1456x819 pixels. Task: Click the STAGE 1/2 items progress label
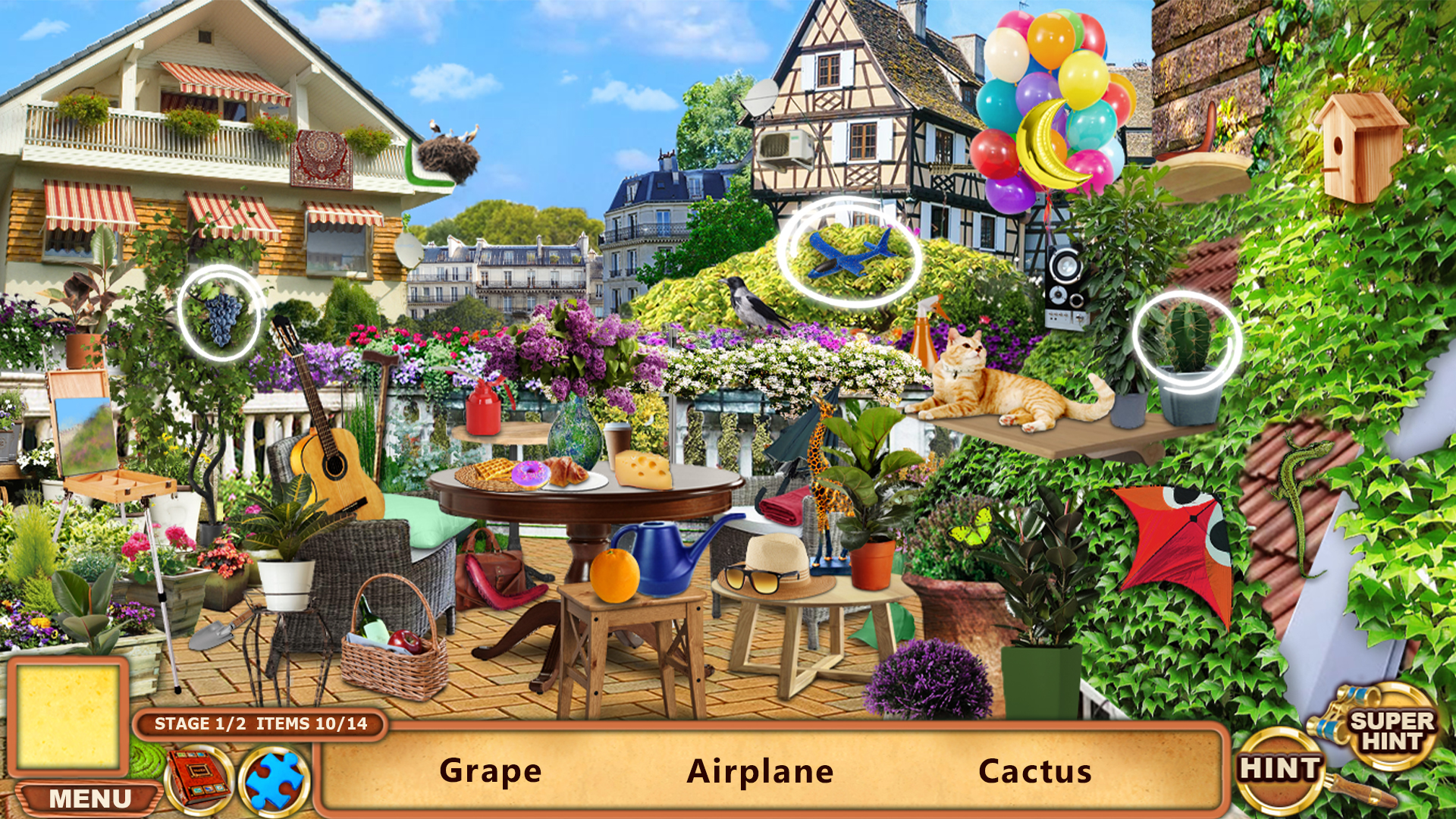(262, 724)
